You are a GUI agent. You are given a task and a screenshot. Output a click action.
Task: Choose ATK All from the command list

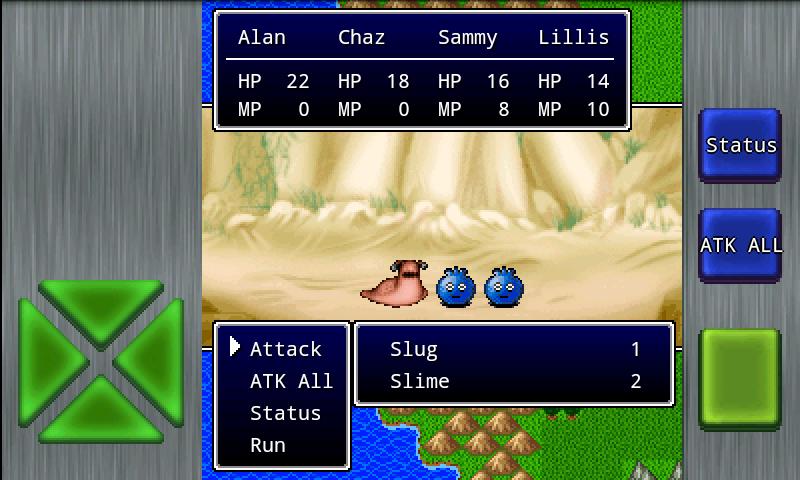click(290, 381)
